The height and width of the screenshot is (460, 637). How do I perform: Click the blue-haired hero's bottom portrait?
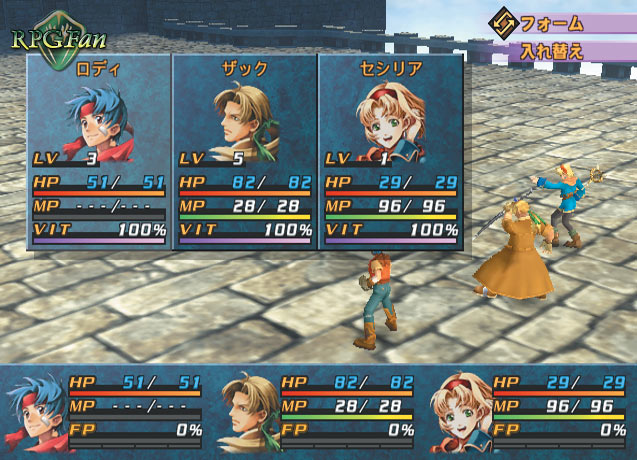click(36, 412)
